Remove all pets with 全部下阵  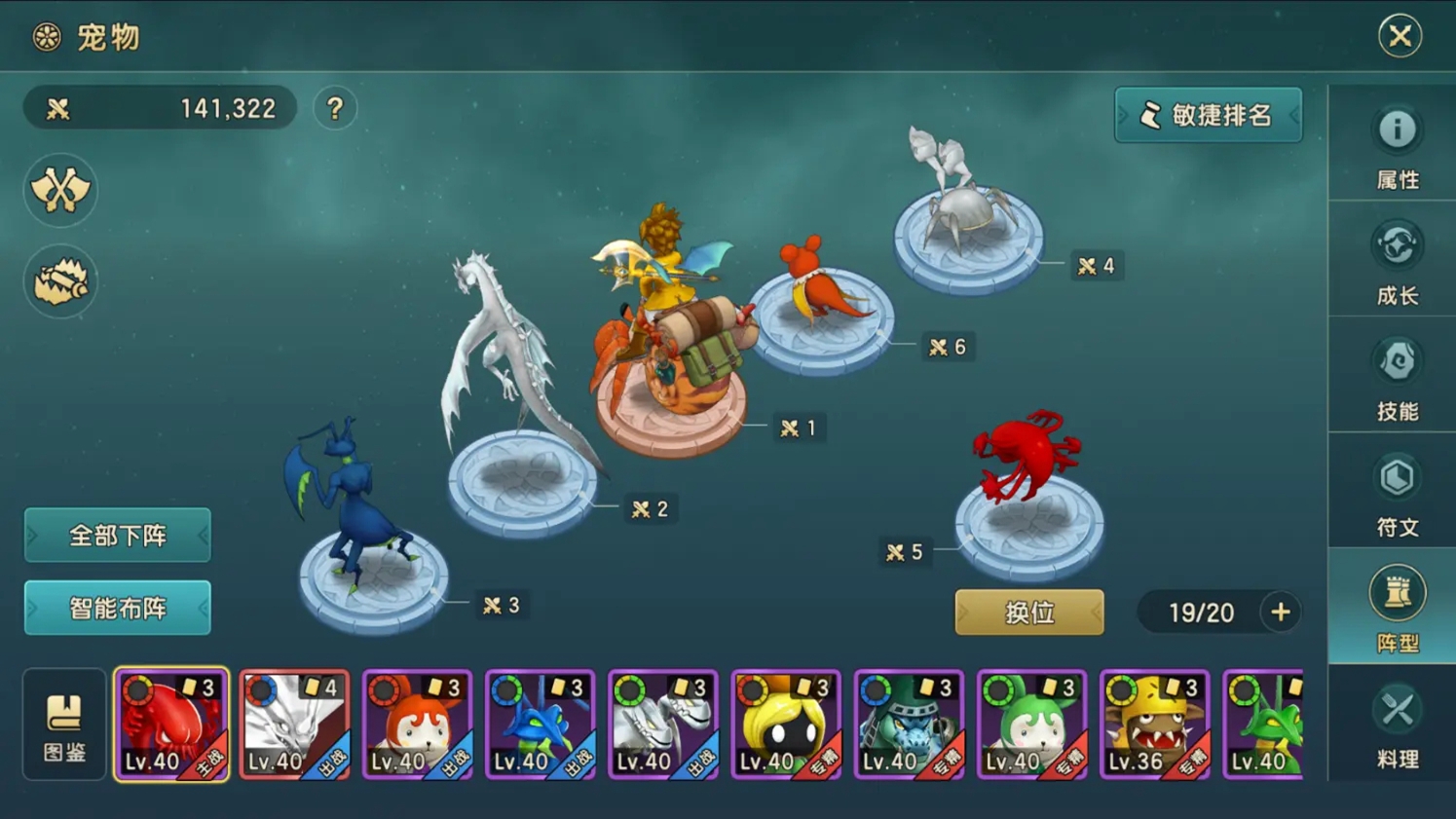(117, 535)
